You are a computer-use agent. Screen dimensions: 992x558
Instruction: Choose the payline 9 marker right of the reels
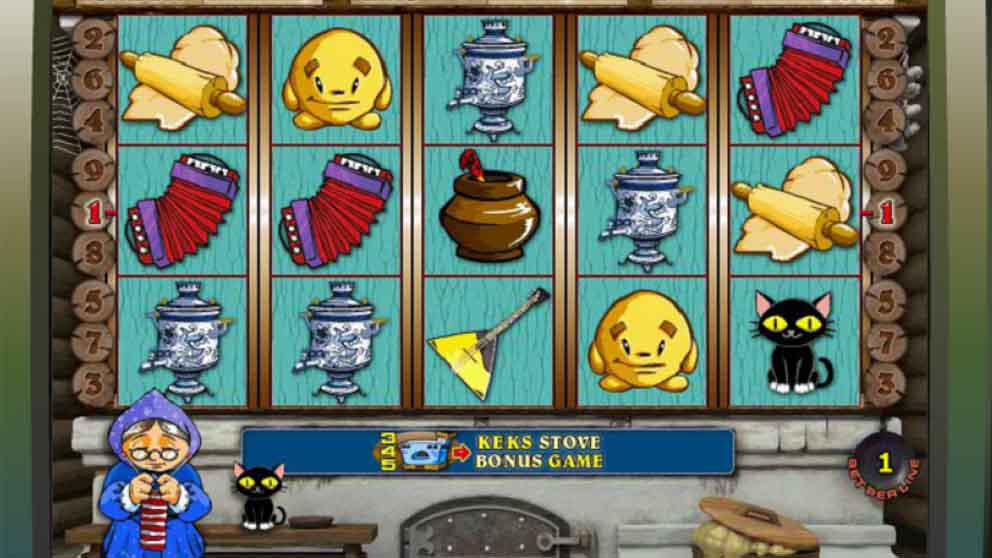pos(884,169)
